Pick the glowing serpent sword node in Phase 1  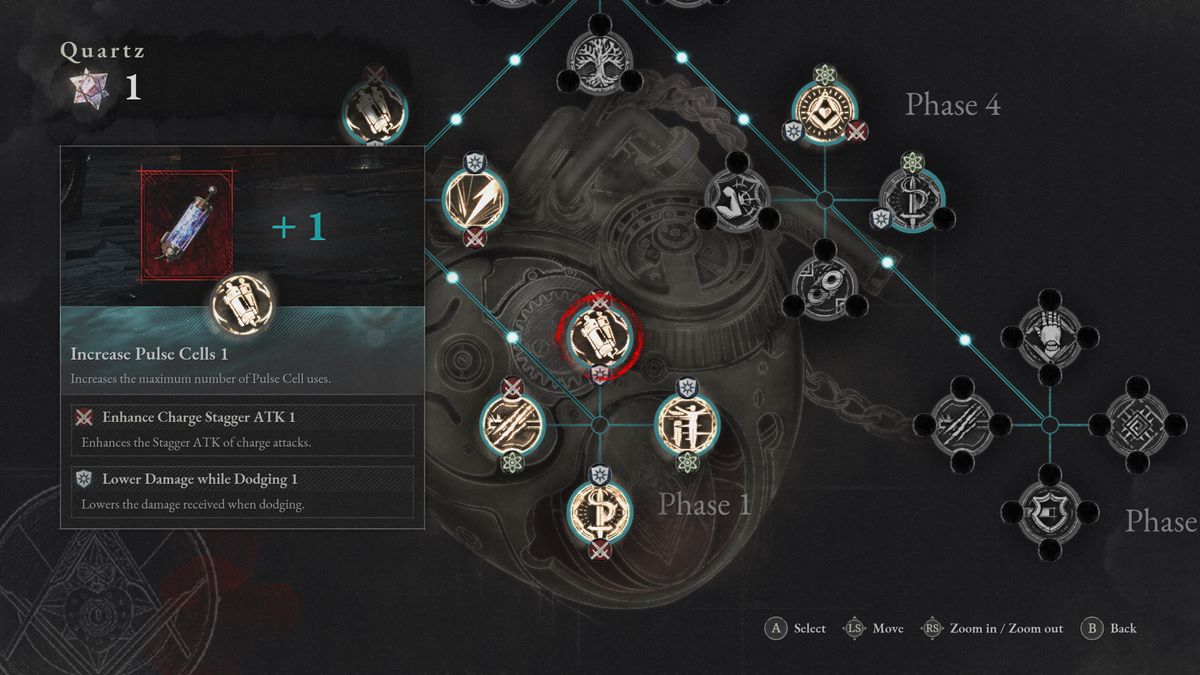599,509
